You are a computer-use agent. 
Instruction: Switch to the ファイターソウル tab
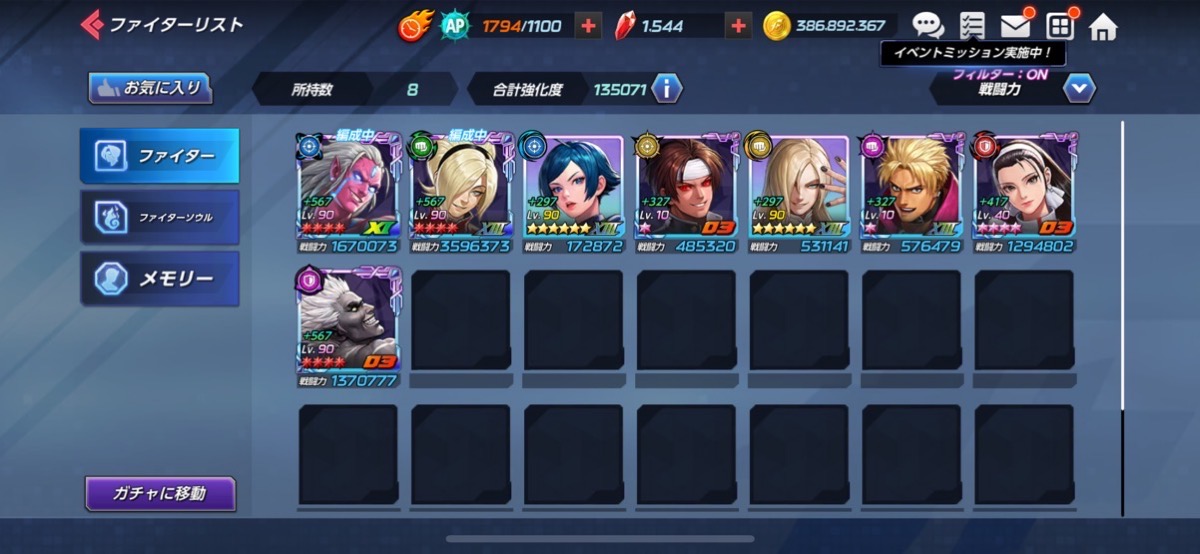(x=160, y=217)
